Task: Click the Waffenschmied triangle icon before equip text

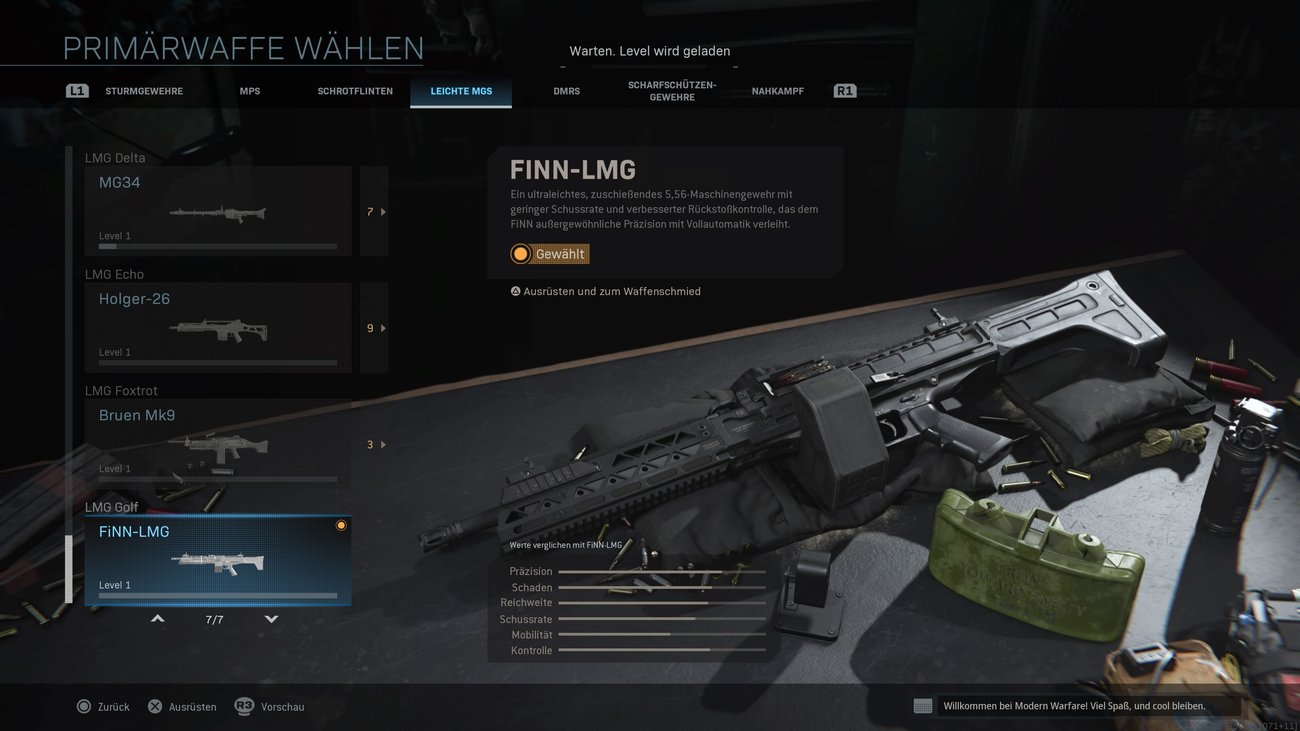Action: pos(515,291)
